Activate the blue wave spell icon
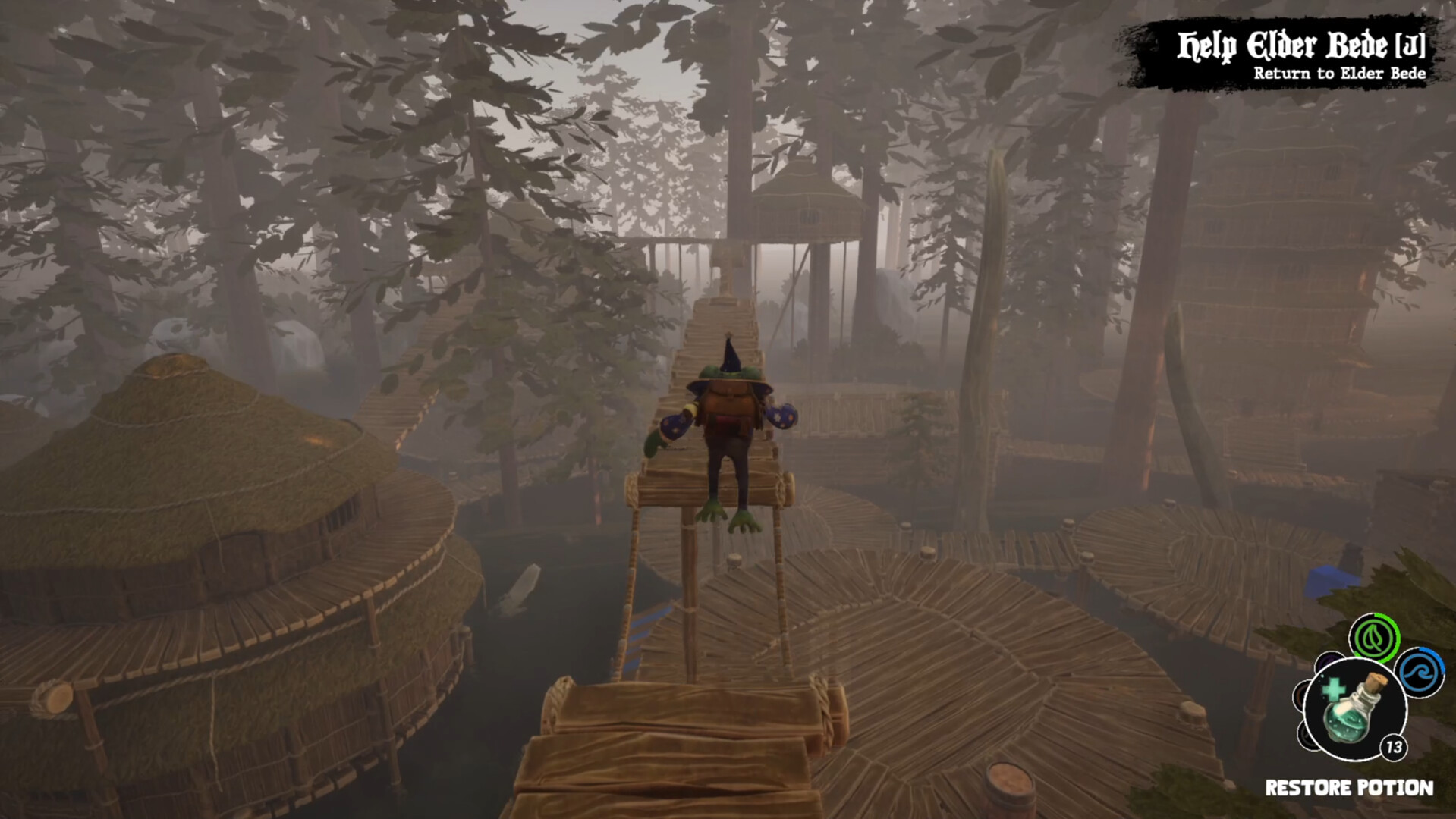Screen dimensions: 1456x819 coord(1420,672)
